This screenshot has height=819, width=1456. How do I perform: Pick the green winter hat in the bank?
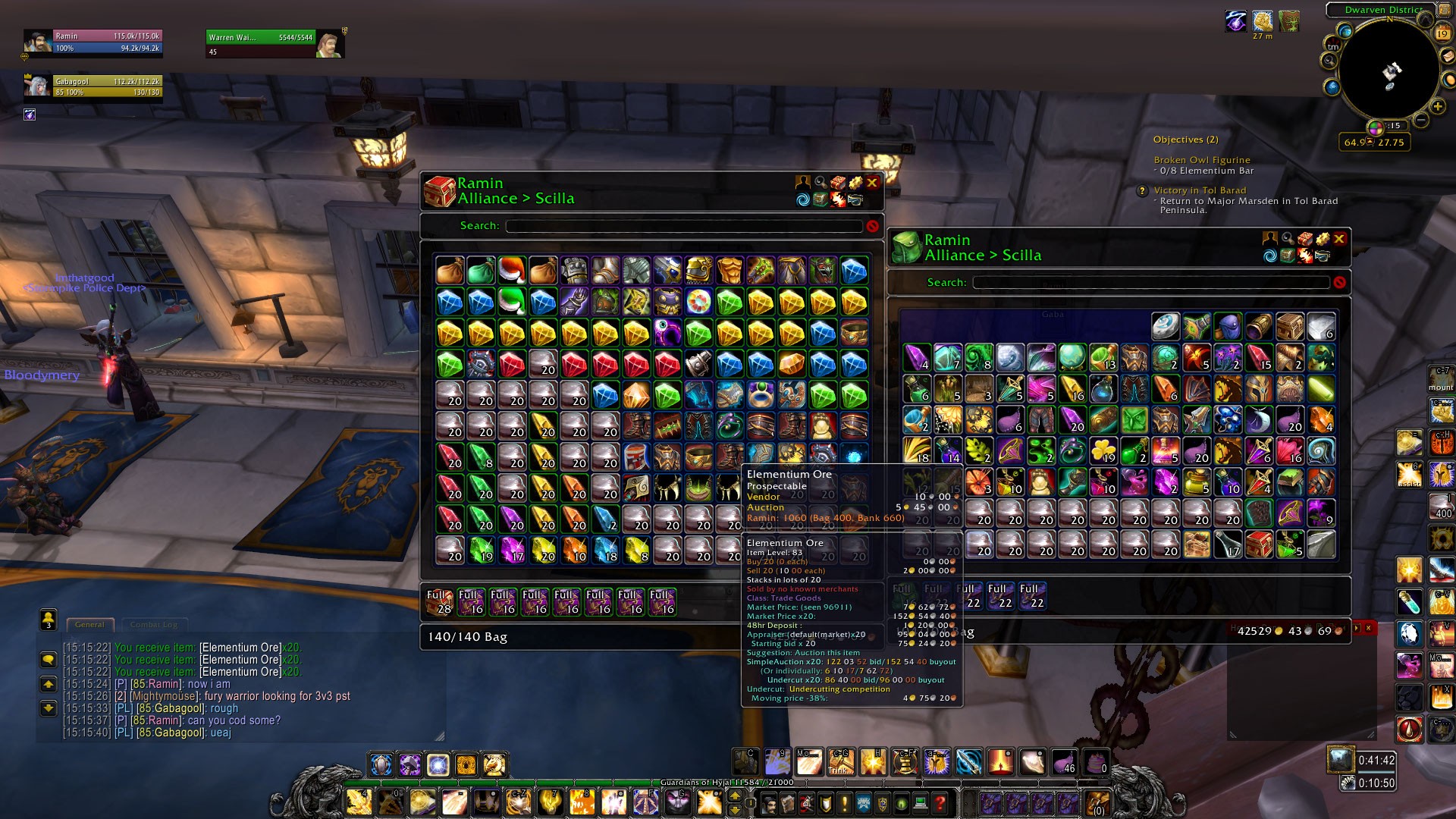coord(512,302)
